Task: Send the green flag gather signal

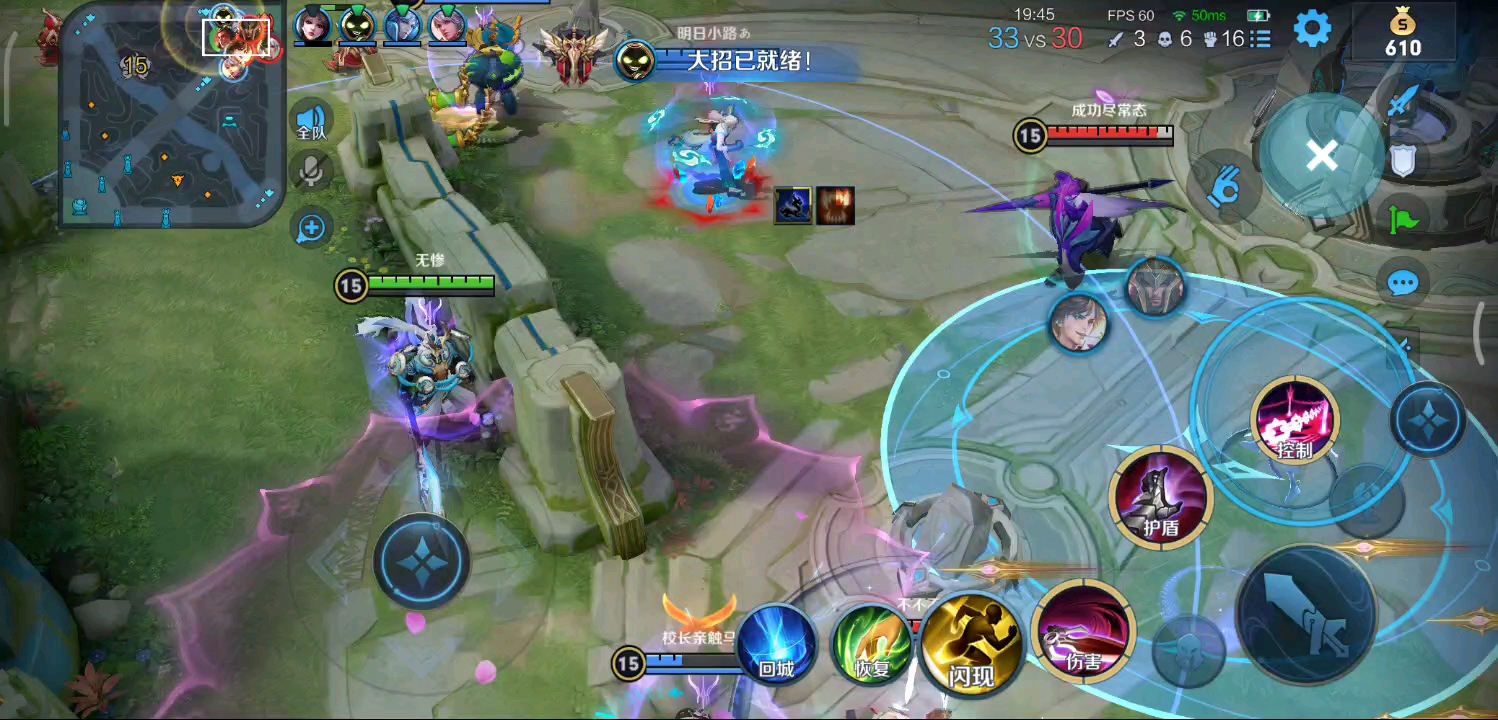Action: click(x=1403, y=218)
